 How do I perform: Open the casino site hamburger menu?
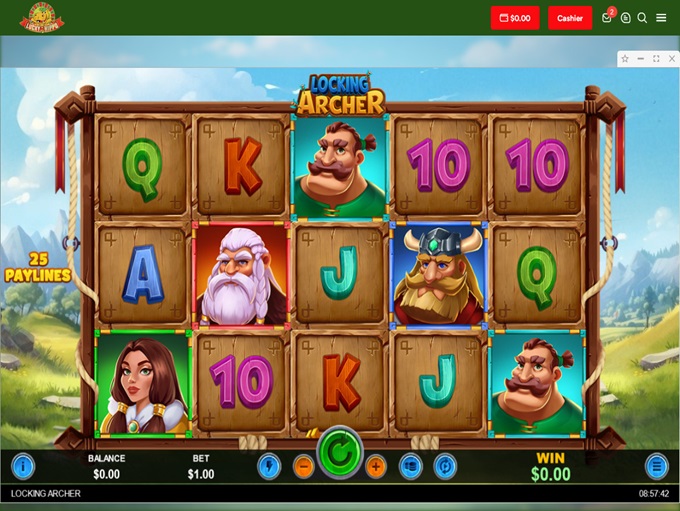click(661, 18)
